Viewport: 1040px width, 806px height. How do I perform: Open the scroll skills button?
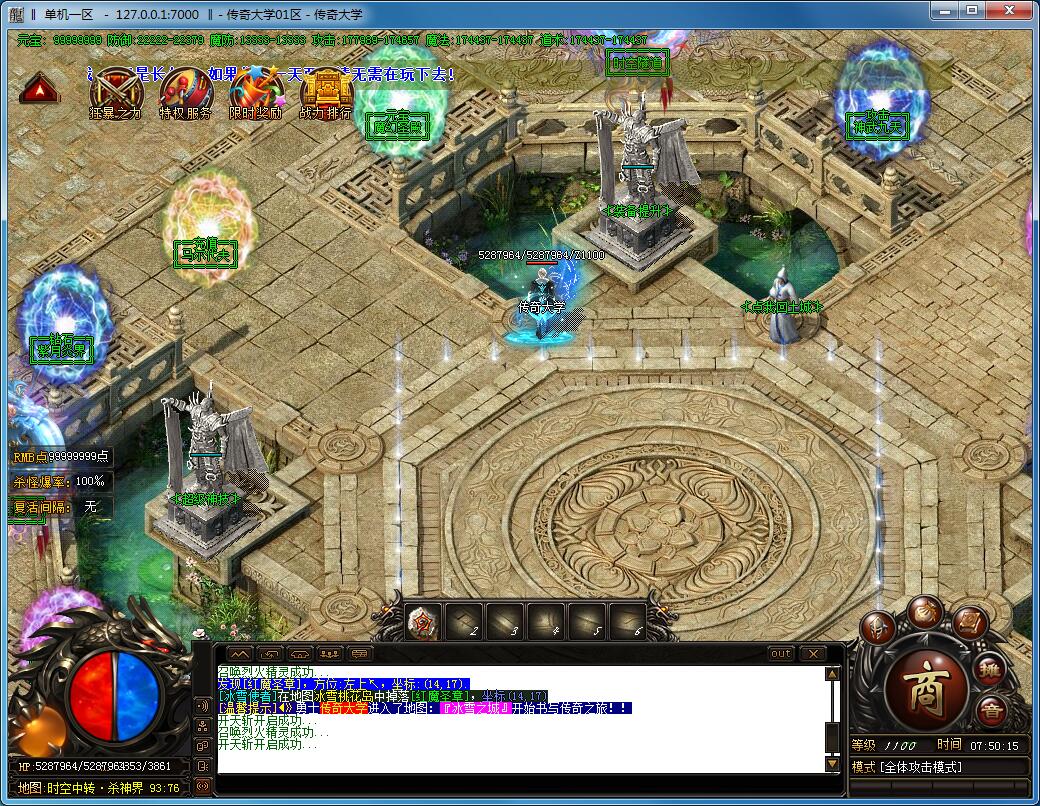coord(969,622)
